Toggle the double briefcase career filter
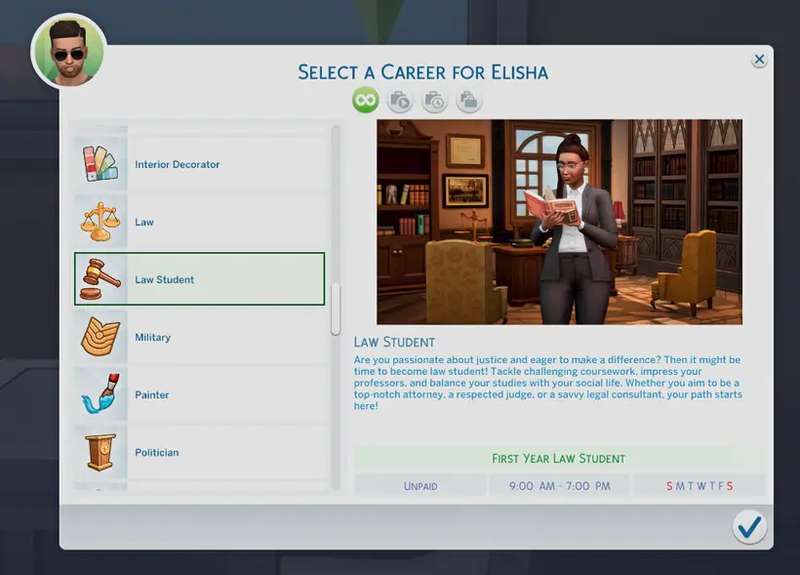 (x=468, y=100)
